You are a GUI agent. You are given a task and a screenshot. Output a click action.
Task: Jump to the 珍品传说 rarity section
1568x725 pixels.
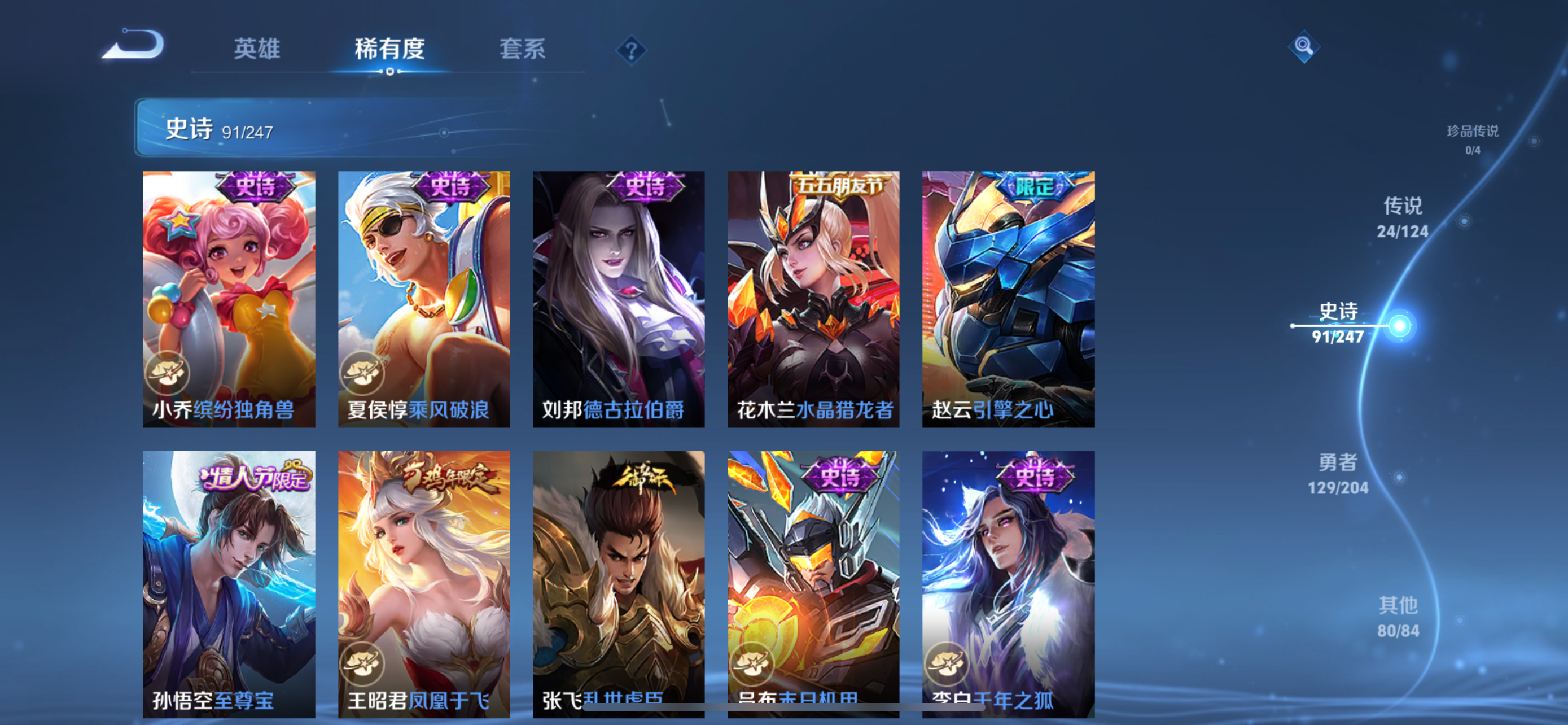point(1472,139)
